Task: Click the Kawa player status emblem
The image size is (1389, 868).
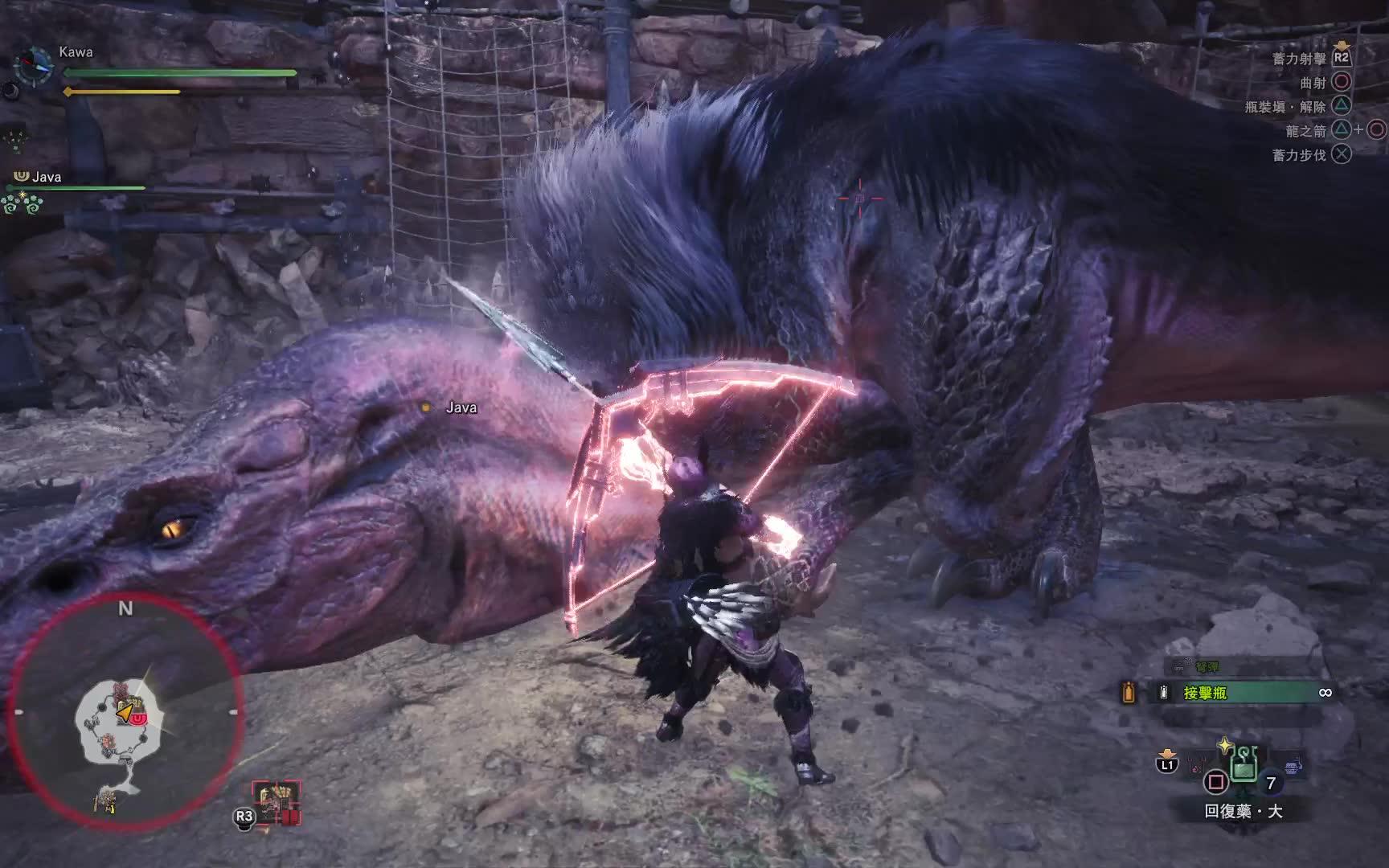Action: [x=34, y=63]
